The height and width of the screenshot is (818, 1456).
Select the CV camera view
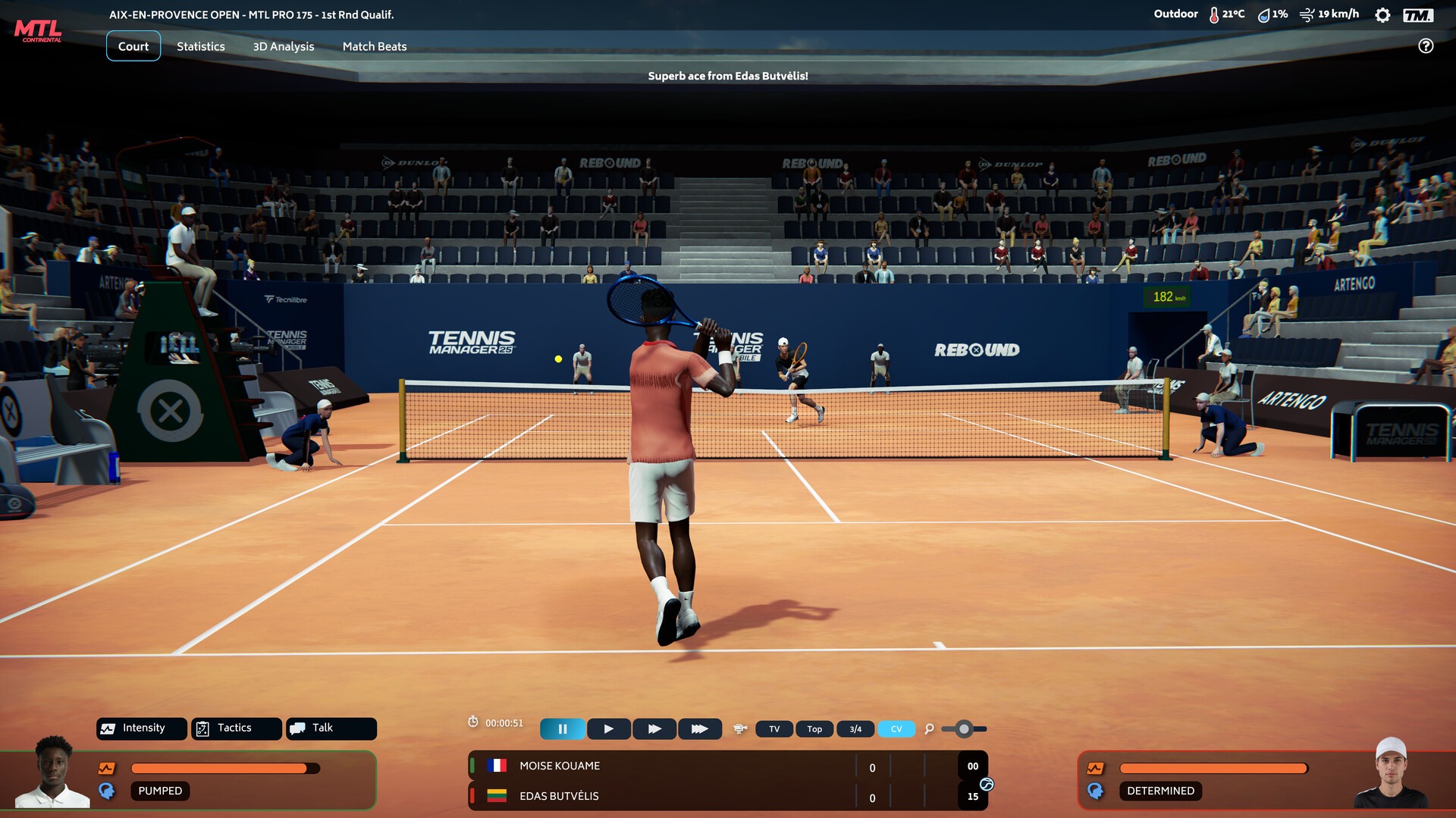[896, 729]
